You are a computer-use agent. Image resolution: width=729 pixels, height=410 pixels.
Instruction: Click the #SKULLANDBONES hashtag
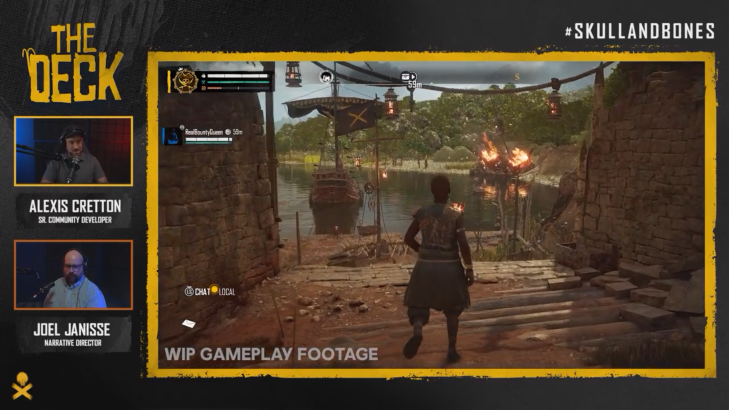click(x=639, y=31)
